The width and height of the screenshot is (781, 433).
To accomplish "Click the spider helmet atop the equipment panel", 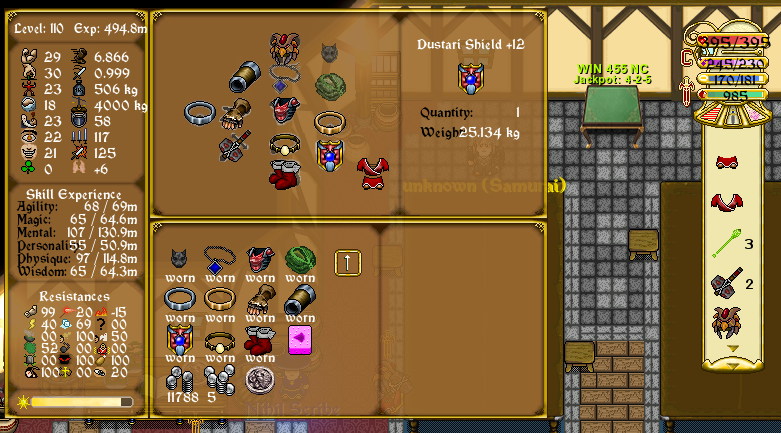I will pos(285,46).
